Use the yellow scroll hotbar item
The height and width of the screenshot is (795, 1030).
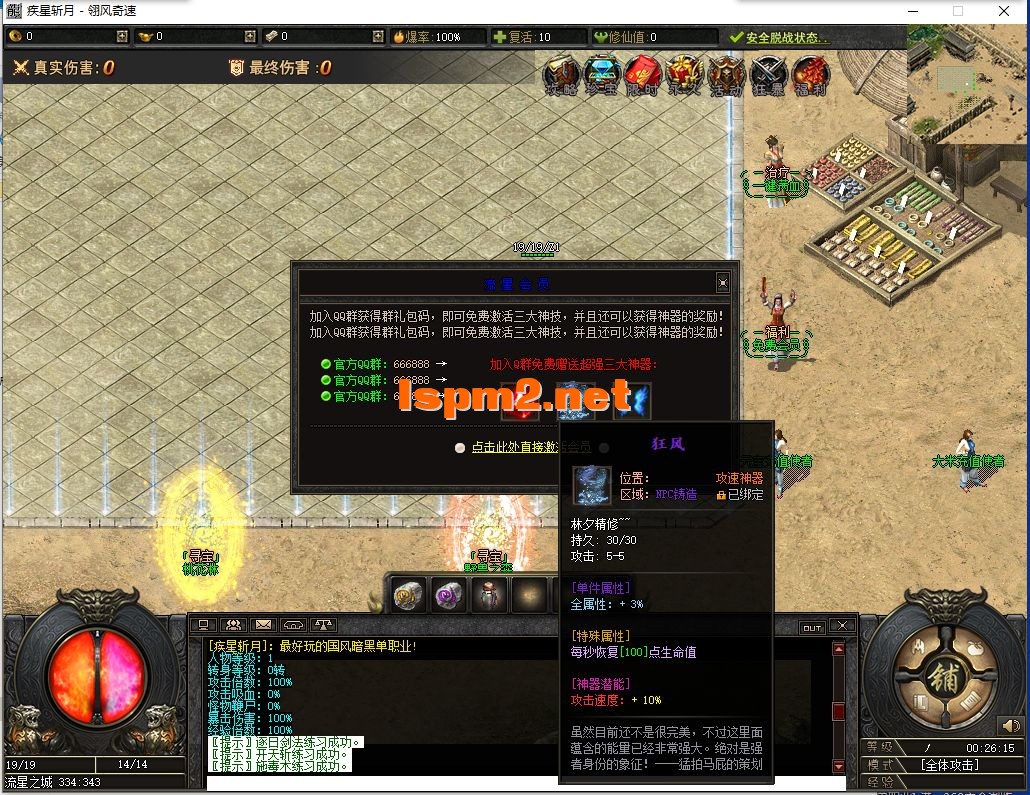coord(407,595)
